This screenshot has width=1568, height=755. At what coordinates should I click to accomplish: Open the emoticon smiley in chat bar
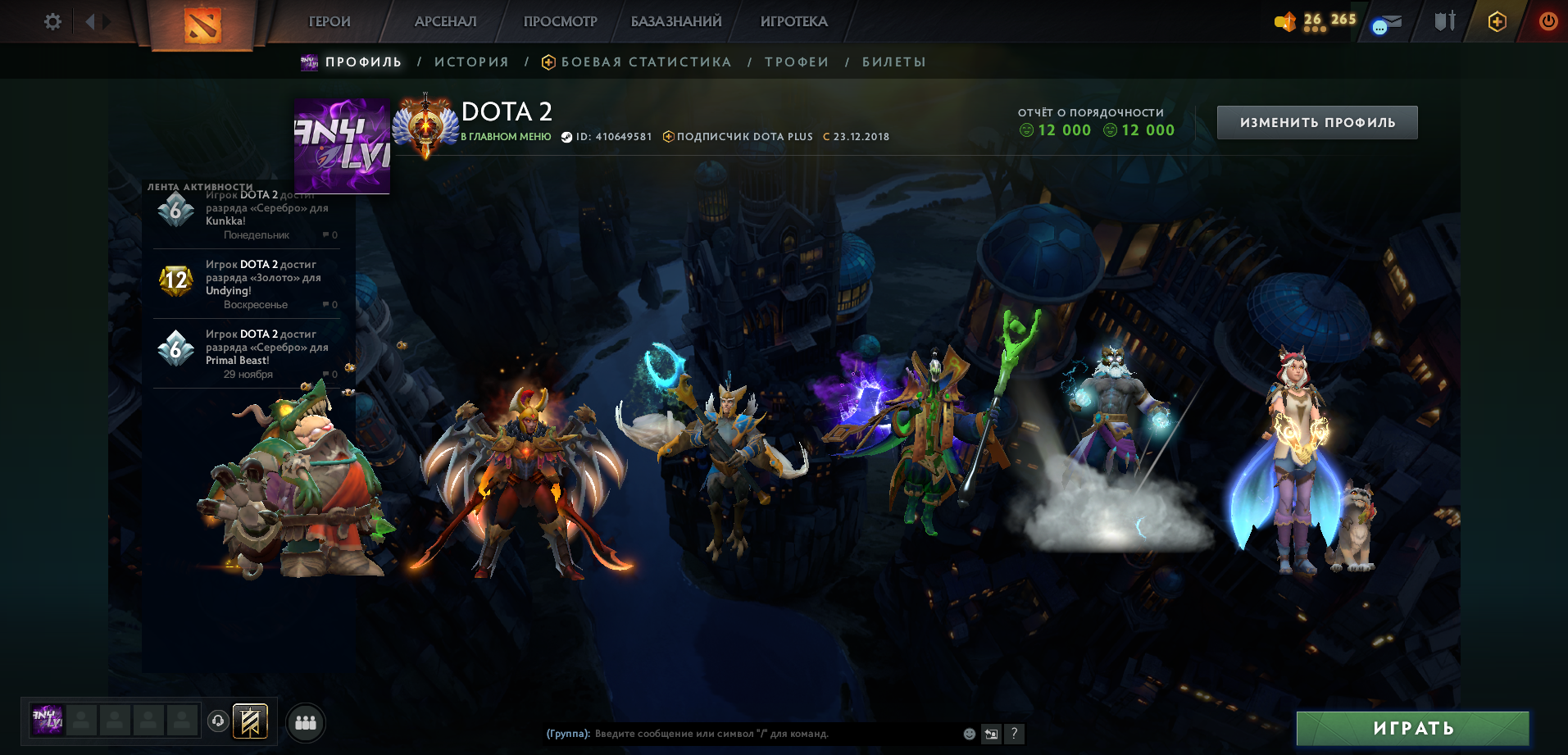[968, 735]
